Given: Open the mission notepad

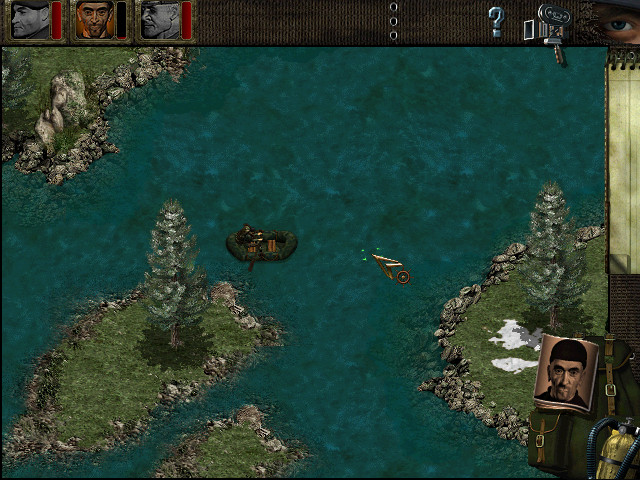Looking at the screenshot, I should tap(623, 160).
